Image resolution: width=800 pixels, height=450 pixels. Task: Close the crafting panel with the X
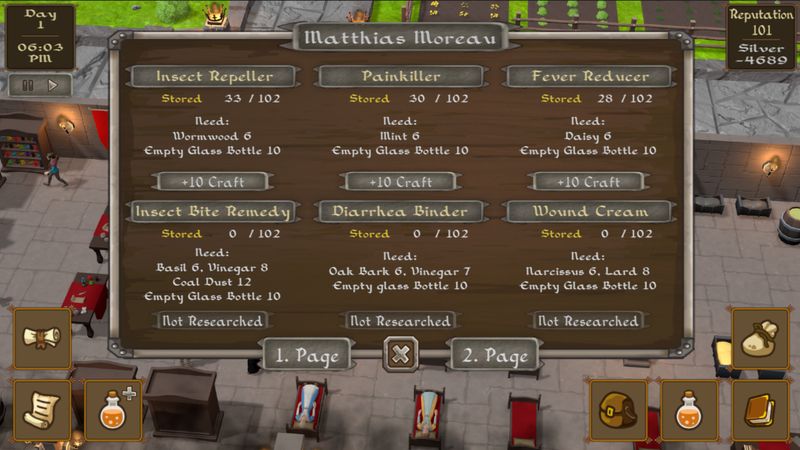pyautogui.click(x=400, y=355)
